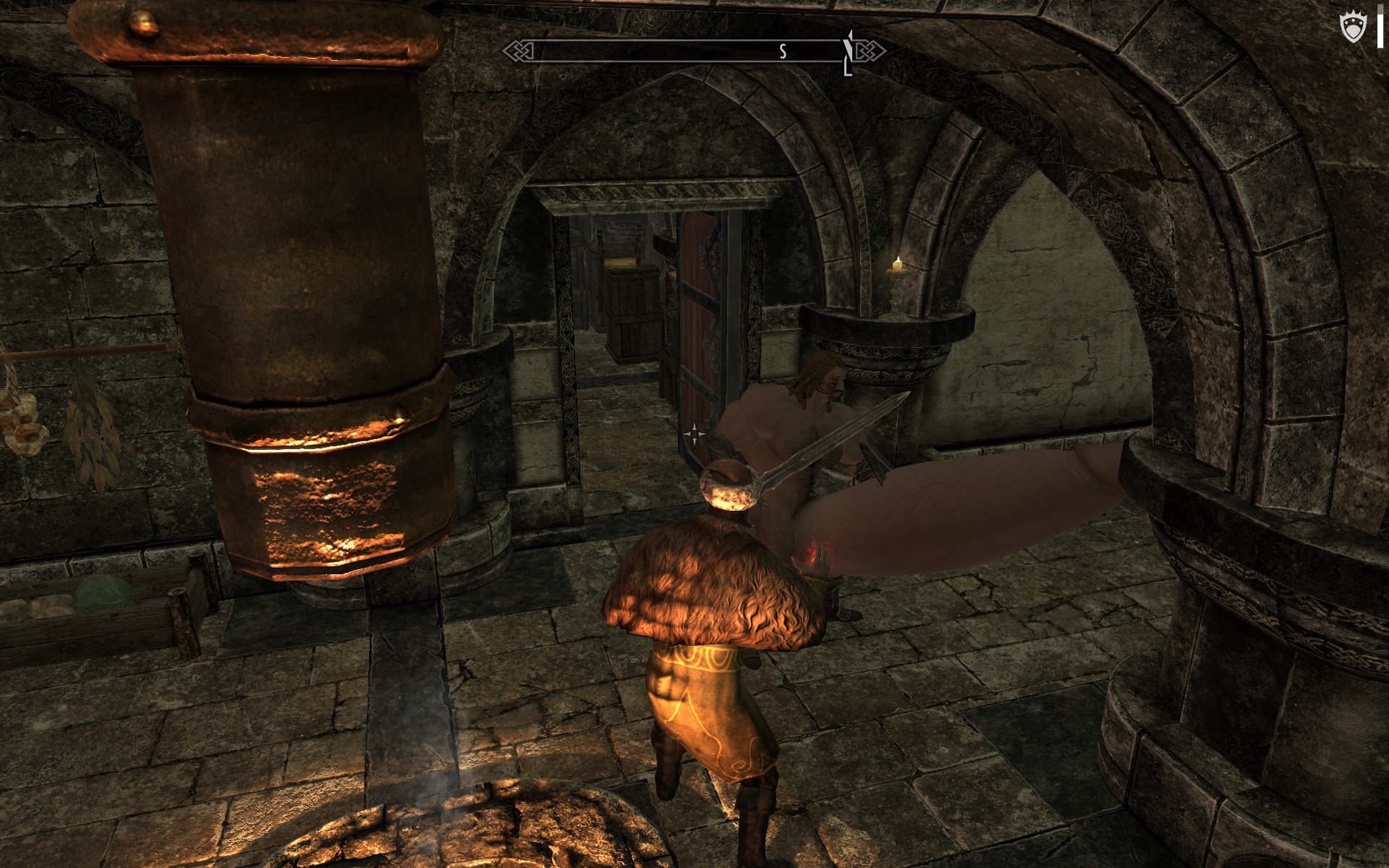This screenshot has height=868, width=1389.
Task: Click the crowned shield HUD icon
Action: pos(1353,28)
